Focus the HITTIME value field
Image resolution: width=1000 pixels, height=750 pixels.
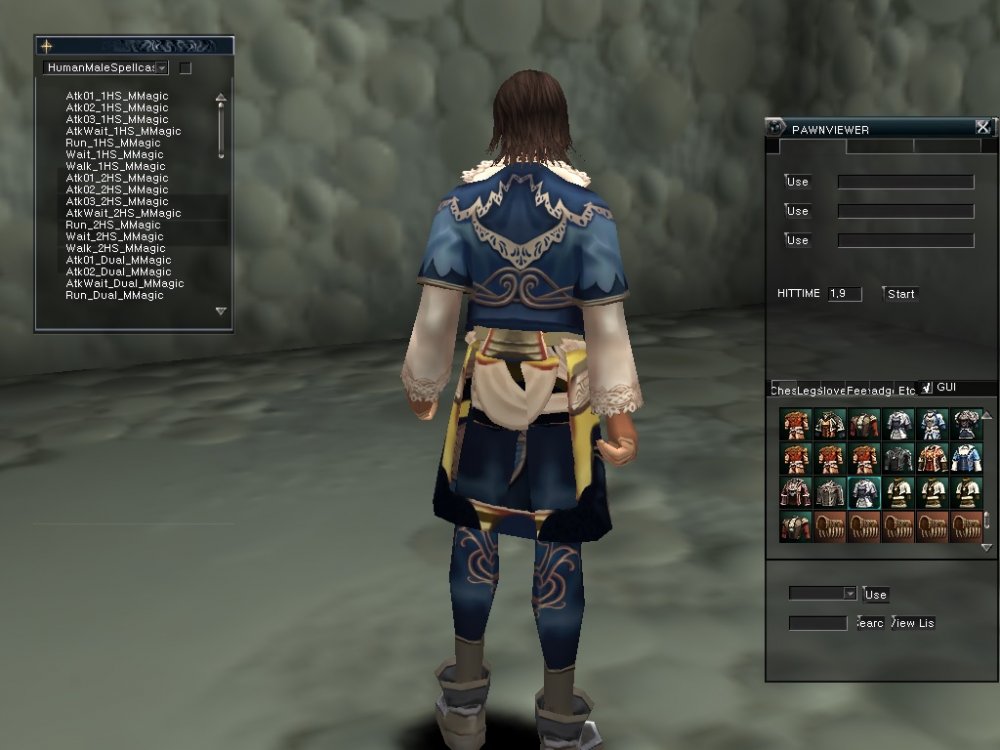point(844,294)
